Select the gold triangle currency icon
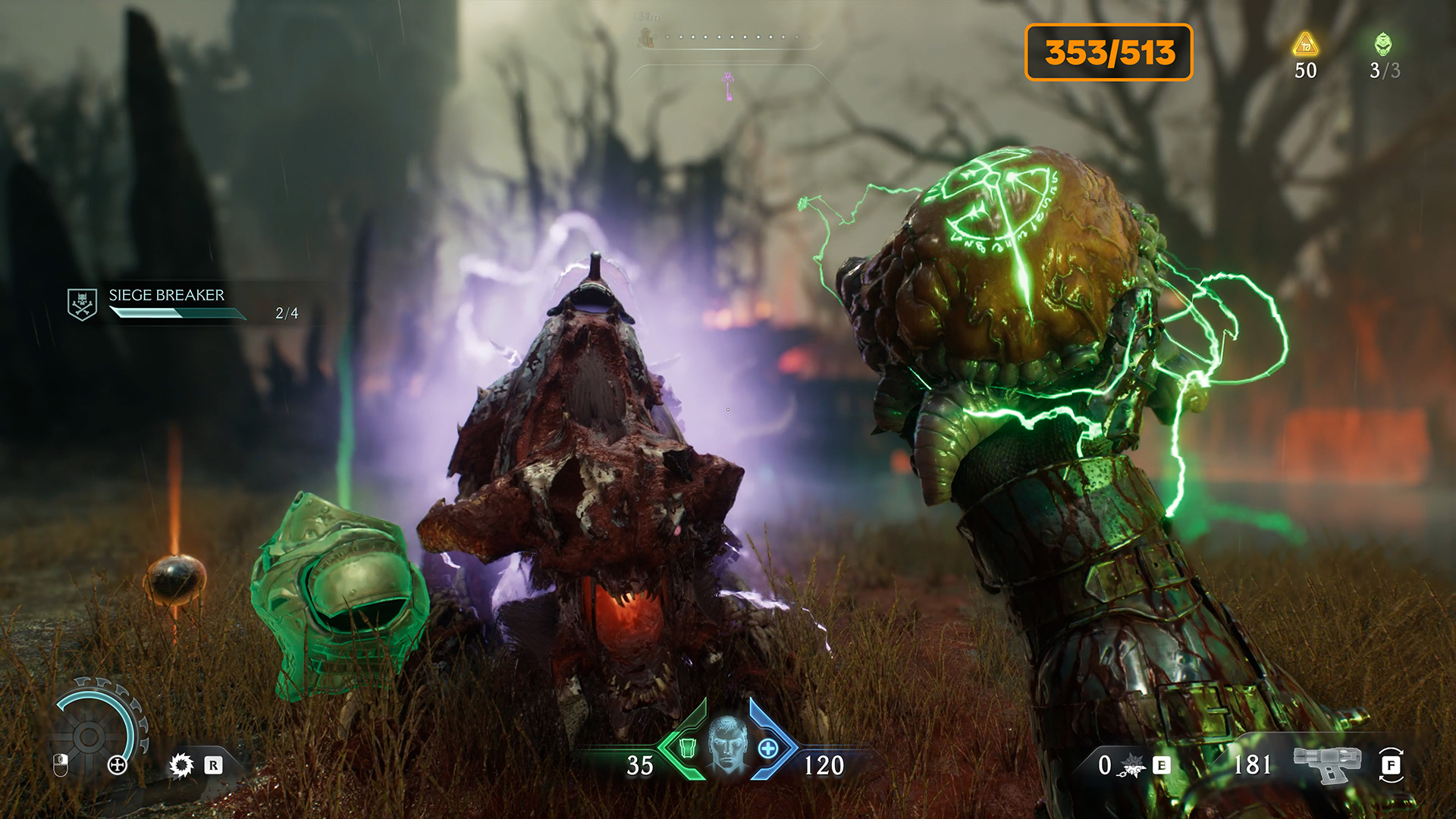Screen dimensions: 1456x819 1305,45
